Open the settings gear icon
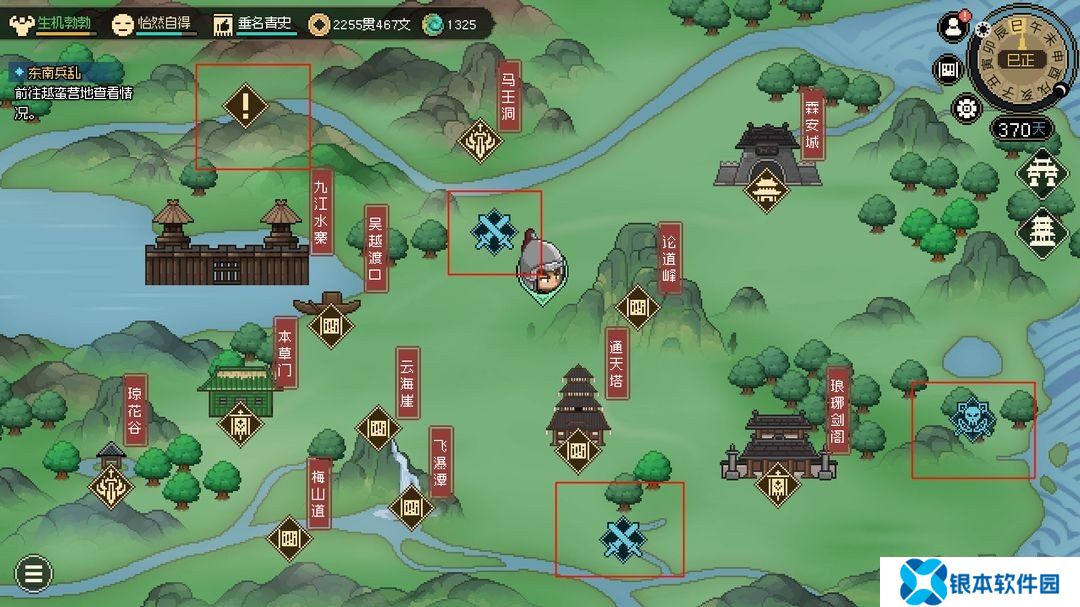1080x607 pixels. point(966,107)
